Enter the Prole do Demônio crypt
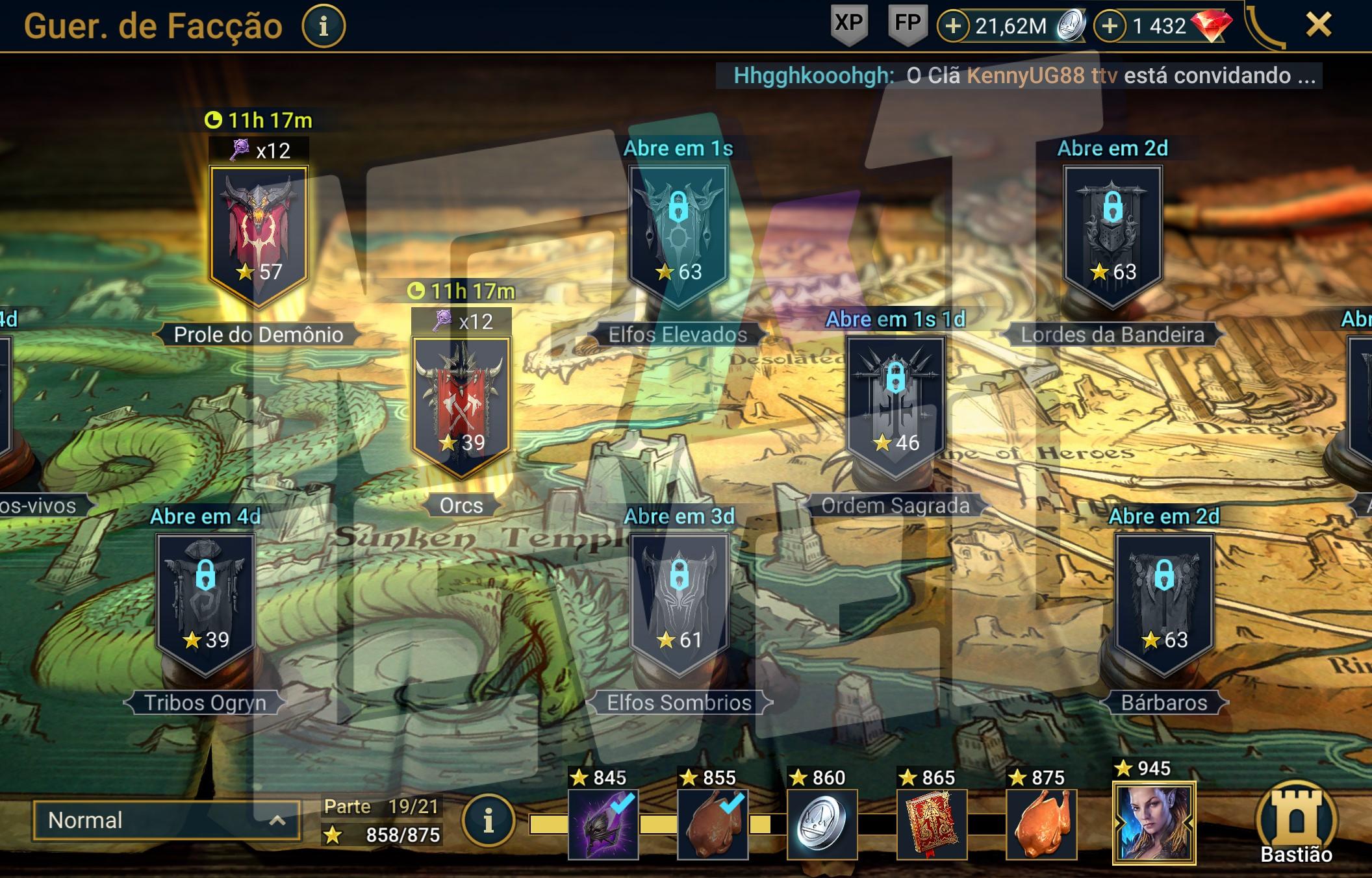This screenshot has height=878, width=1372. tap(259, 234)
